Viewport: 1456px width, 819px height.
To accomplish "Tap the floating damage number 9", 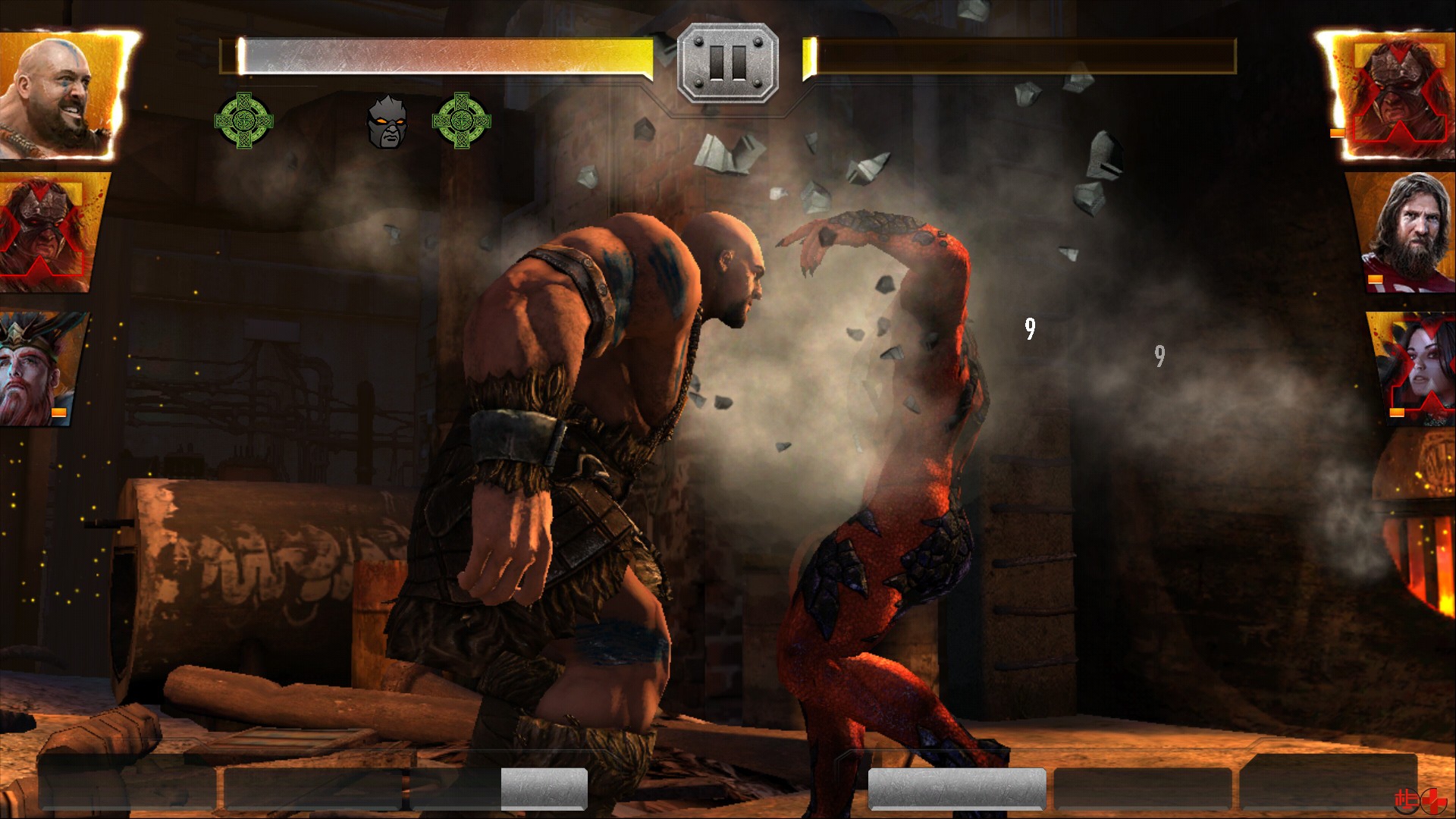I will (1029, 330).
